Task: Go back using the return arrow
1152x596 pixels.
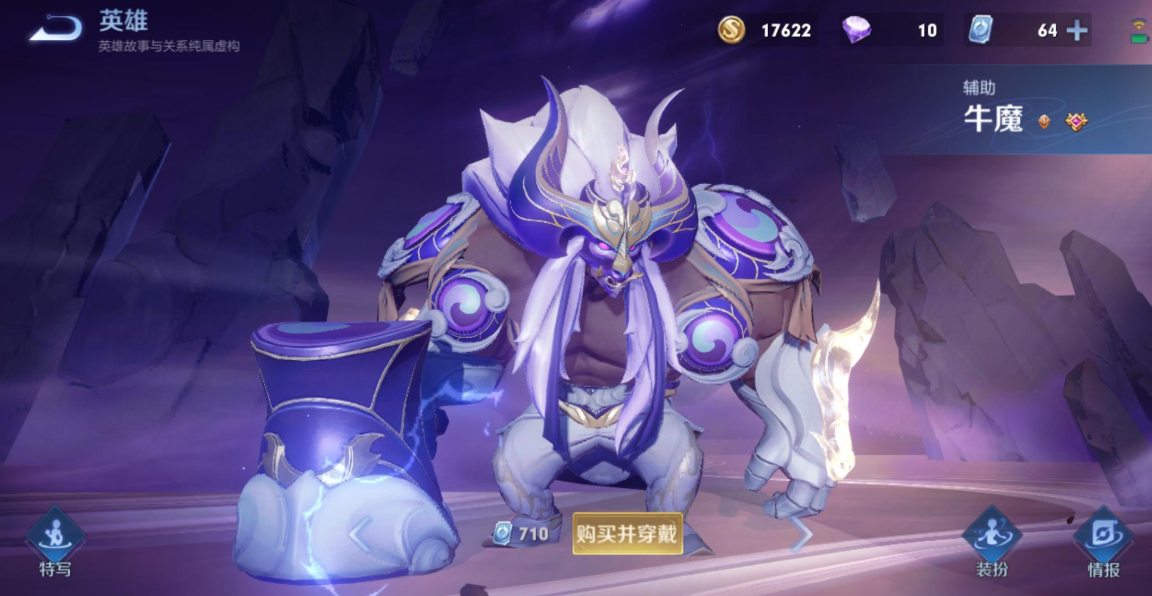Action: tap(55, 29)
